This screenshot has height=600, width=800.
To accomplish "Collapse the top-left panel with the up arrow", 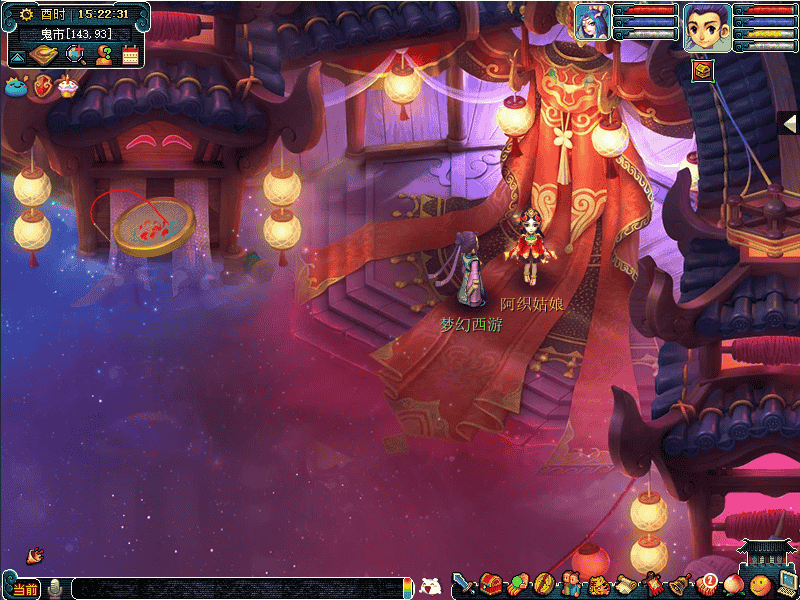I will click(17, 56).
